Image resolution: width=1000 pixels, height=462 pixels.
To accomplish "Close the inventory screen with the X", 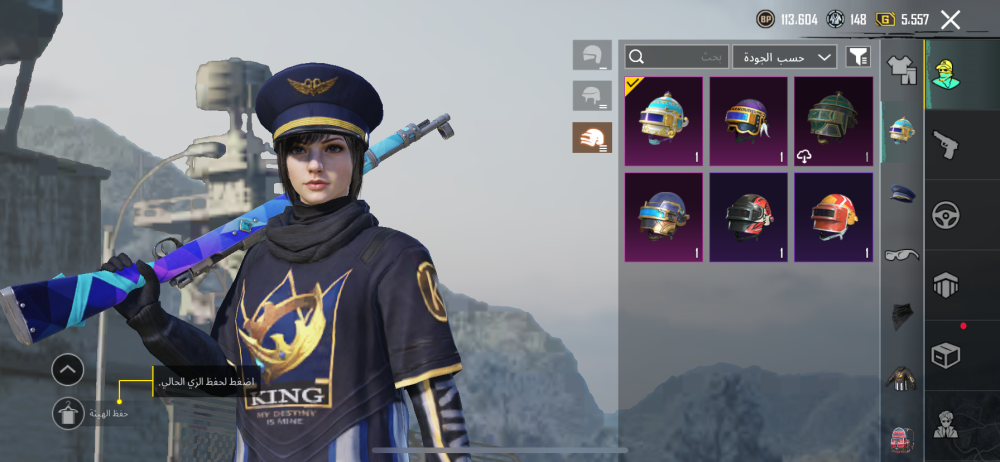I will click(x=951, y=19).
